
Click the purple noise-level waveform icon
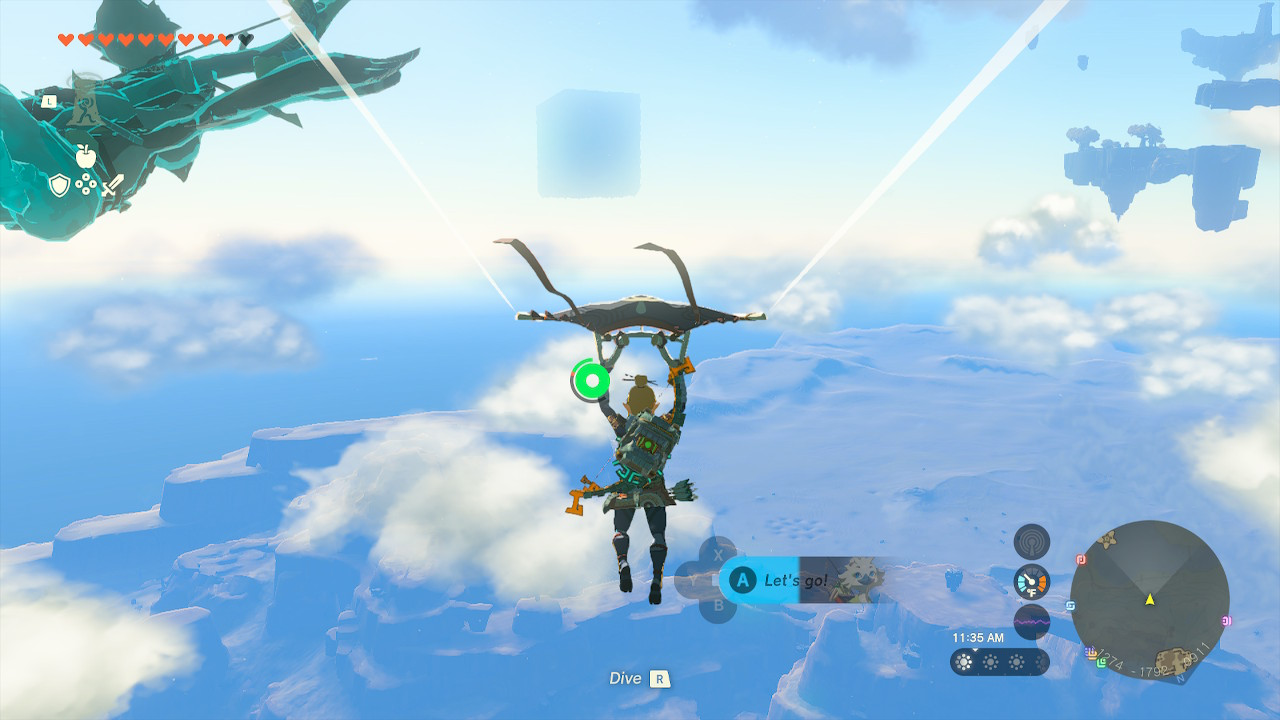(x=1031, y=622)
